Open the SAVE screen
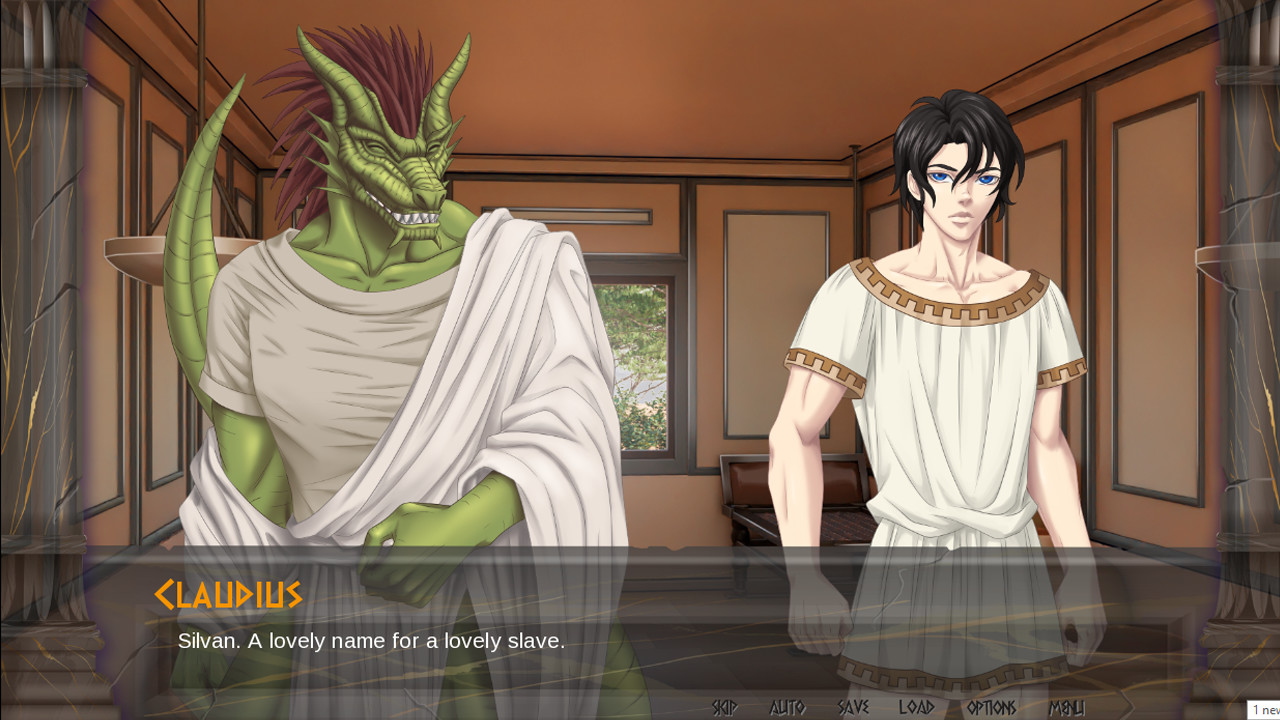 855,706
